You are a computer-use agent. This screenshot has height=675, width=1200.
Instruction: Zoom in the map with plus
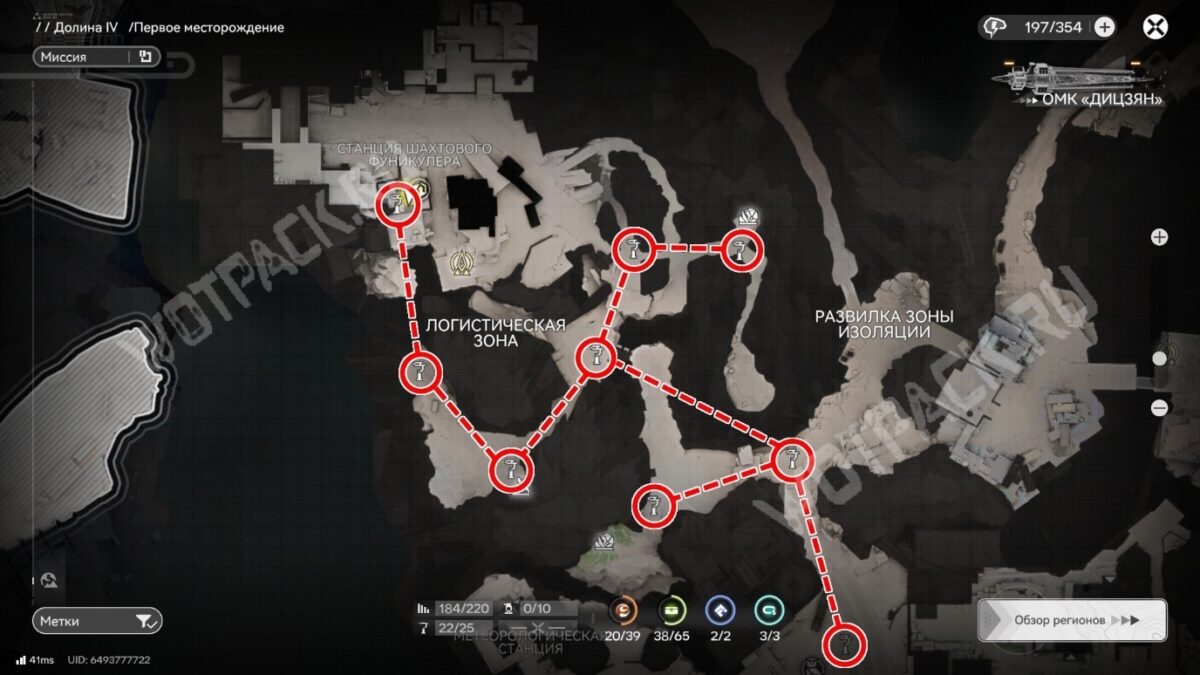coord(1159,237)
